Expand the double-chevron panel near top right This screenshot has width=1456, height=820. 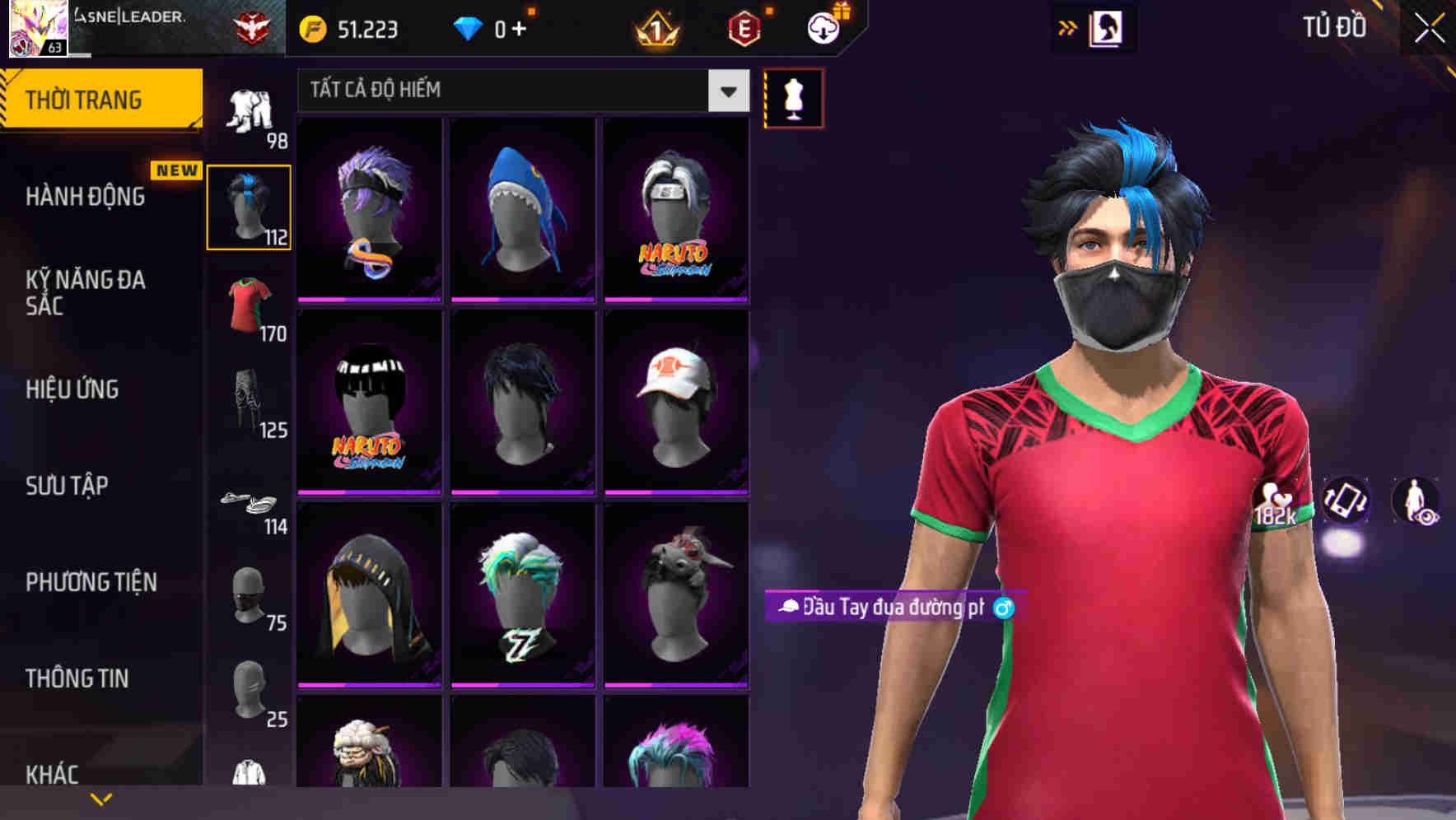pyautogui.click(x=1068, y=27)
